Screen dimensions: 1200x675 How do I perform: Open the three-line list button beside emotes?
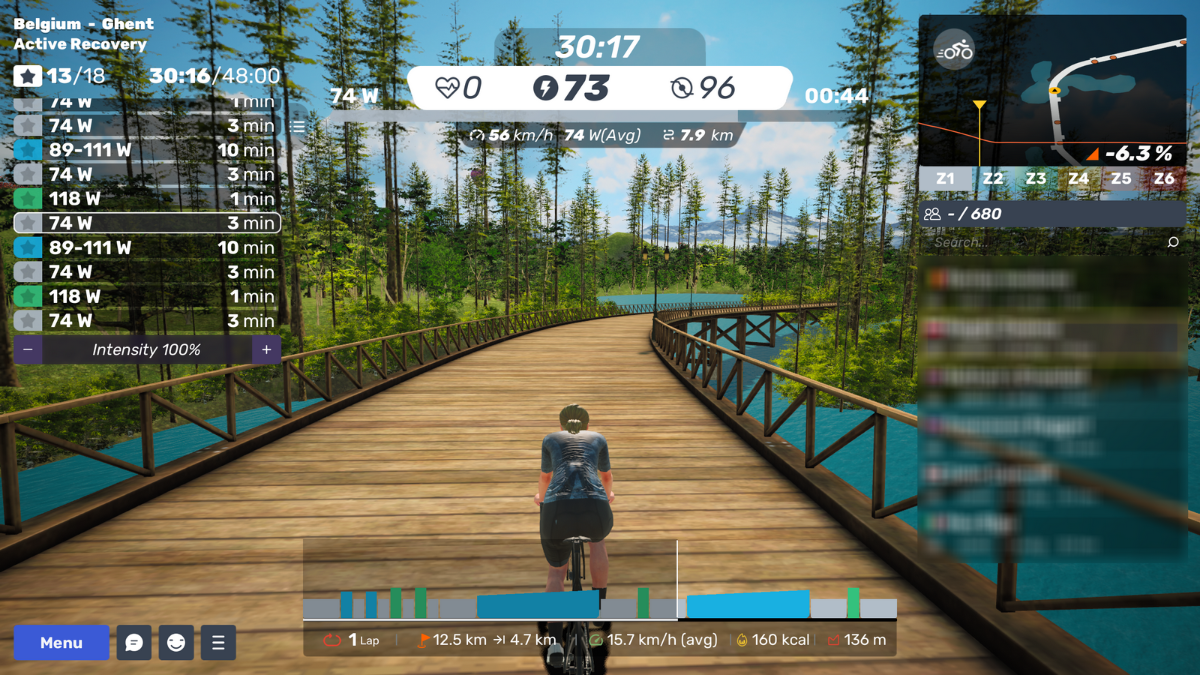[x=218, y=643]
